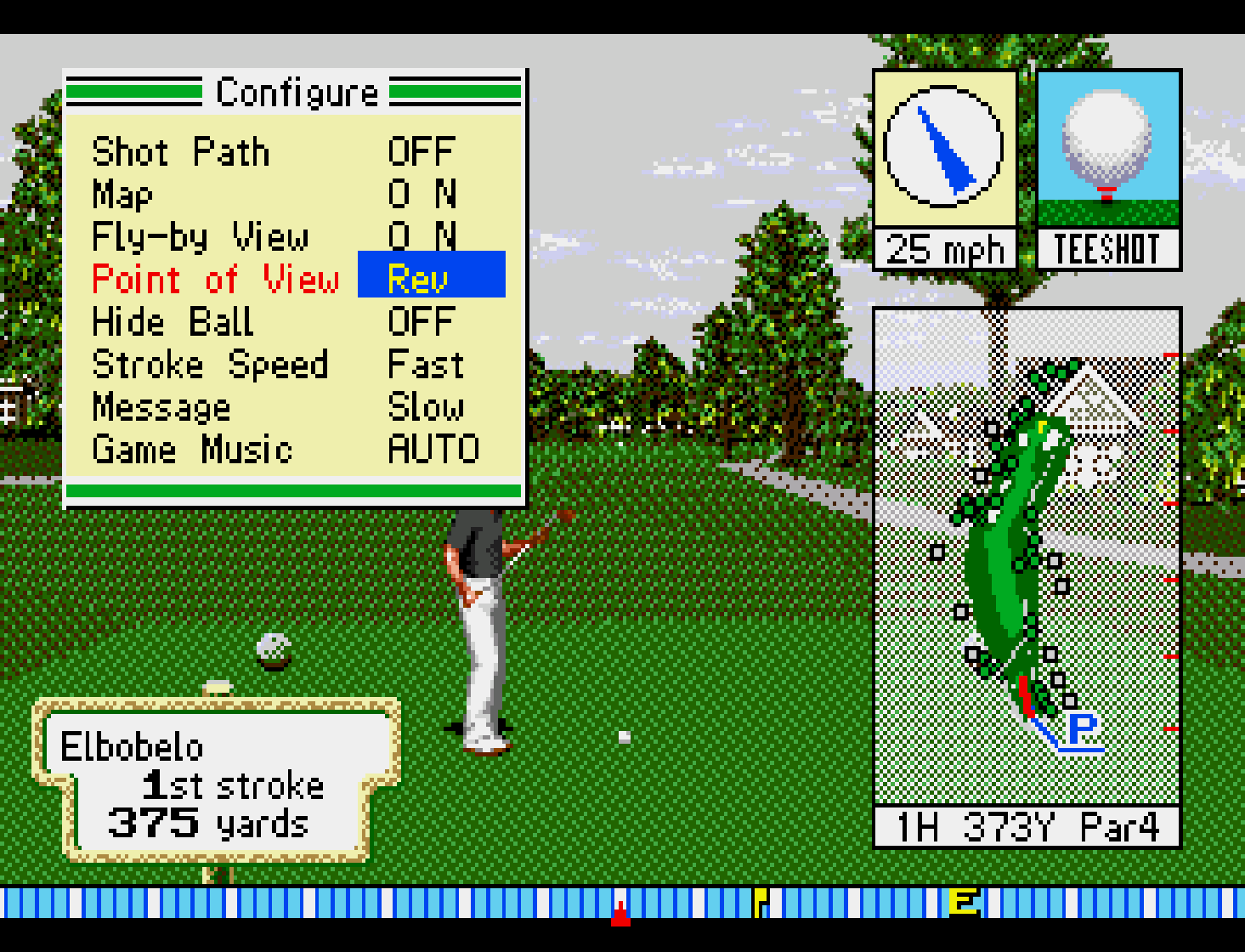Image resolution: width=1245 pixels, height=952 pixels.
Task: Choose the Stroke Speed setting
Action: [210, 365]
